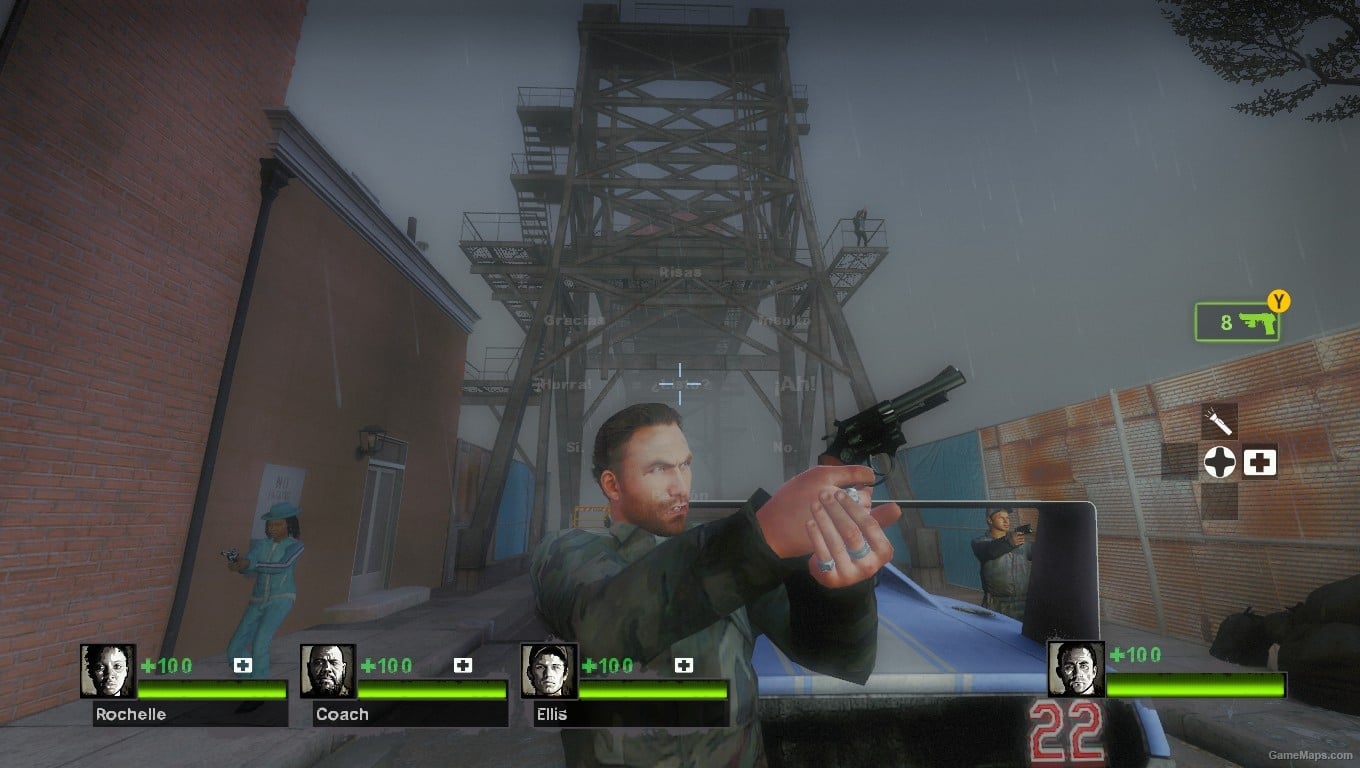Click the pain pills icon
The height and width of the screenshot is (768, 1360).
pos(1220,461)
